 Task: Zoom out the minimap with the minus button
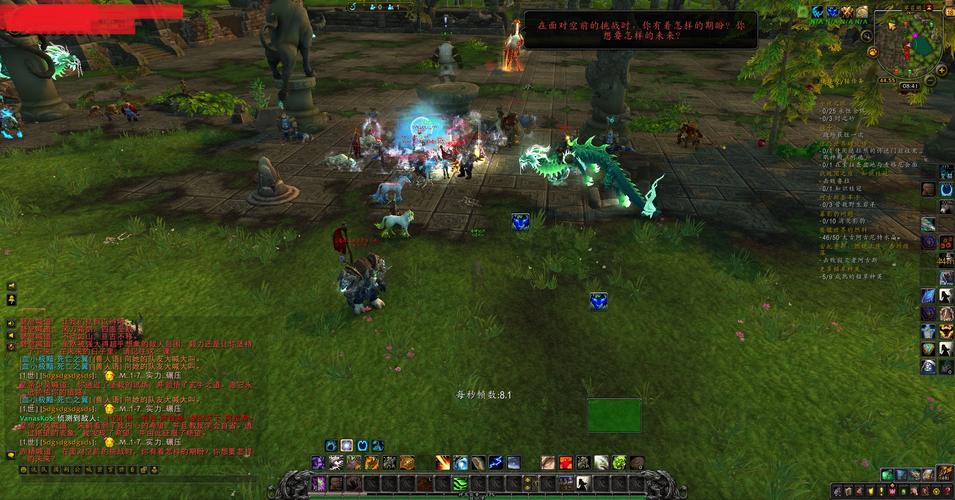coord(929,80)
